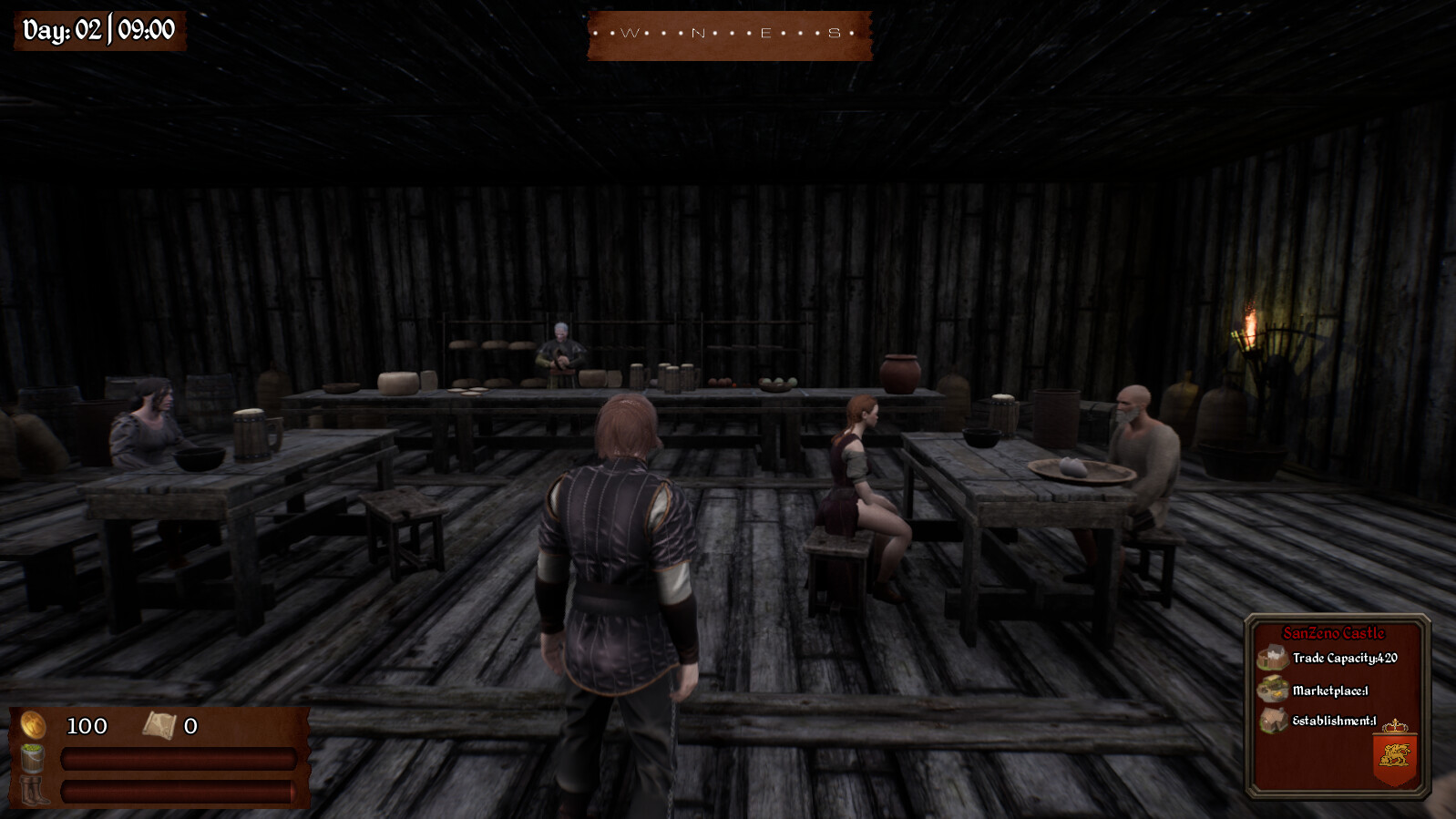Click the Marketplace:1 label text
The width and height of the screenshot is (1456, 819).
1329,691
